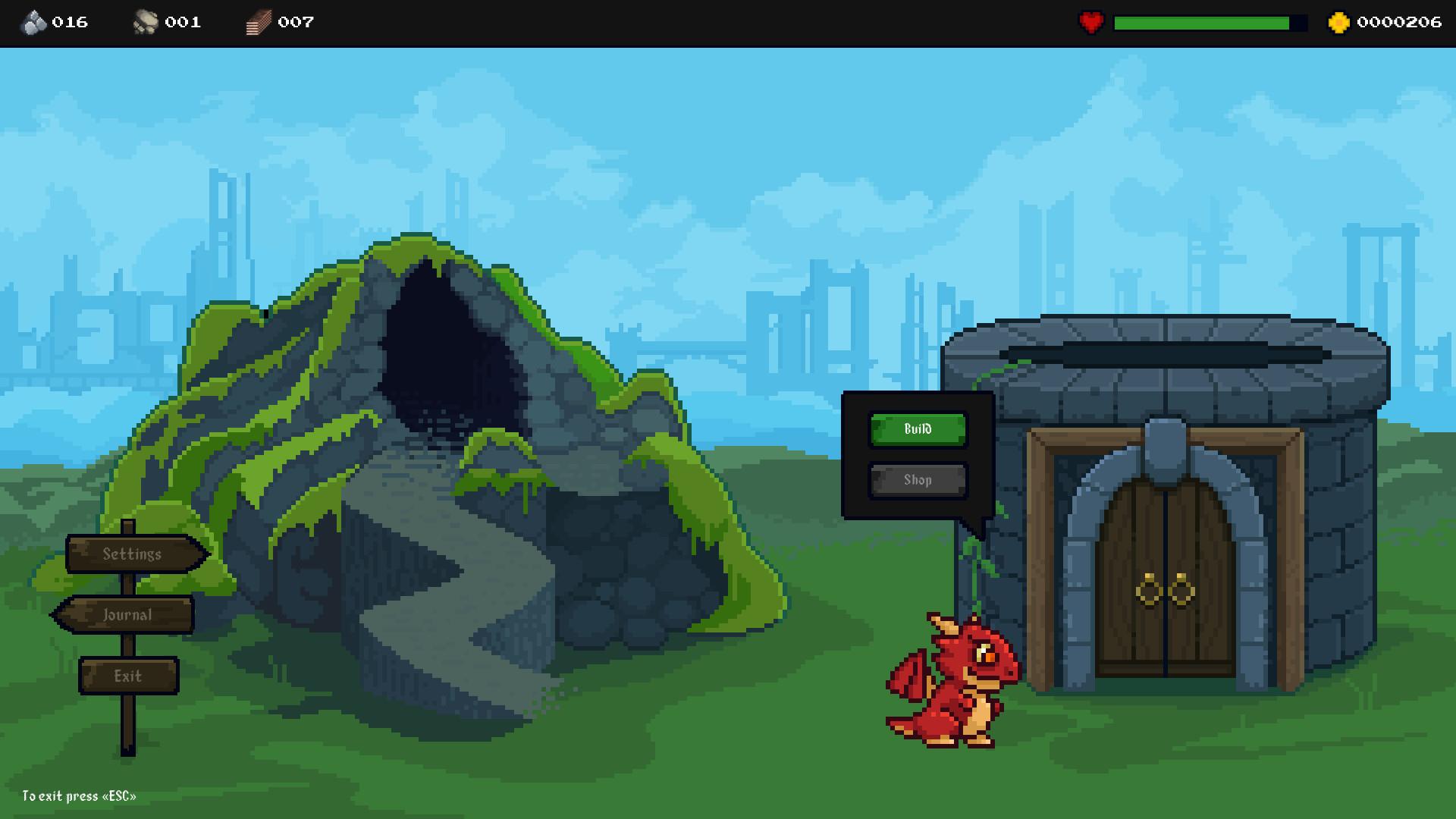Toggle the Build option in the speech bubble
The image size is (1456, 819).
coord(918,428)
